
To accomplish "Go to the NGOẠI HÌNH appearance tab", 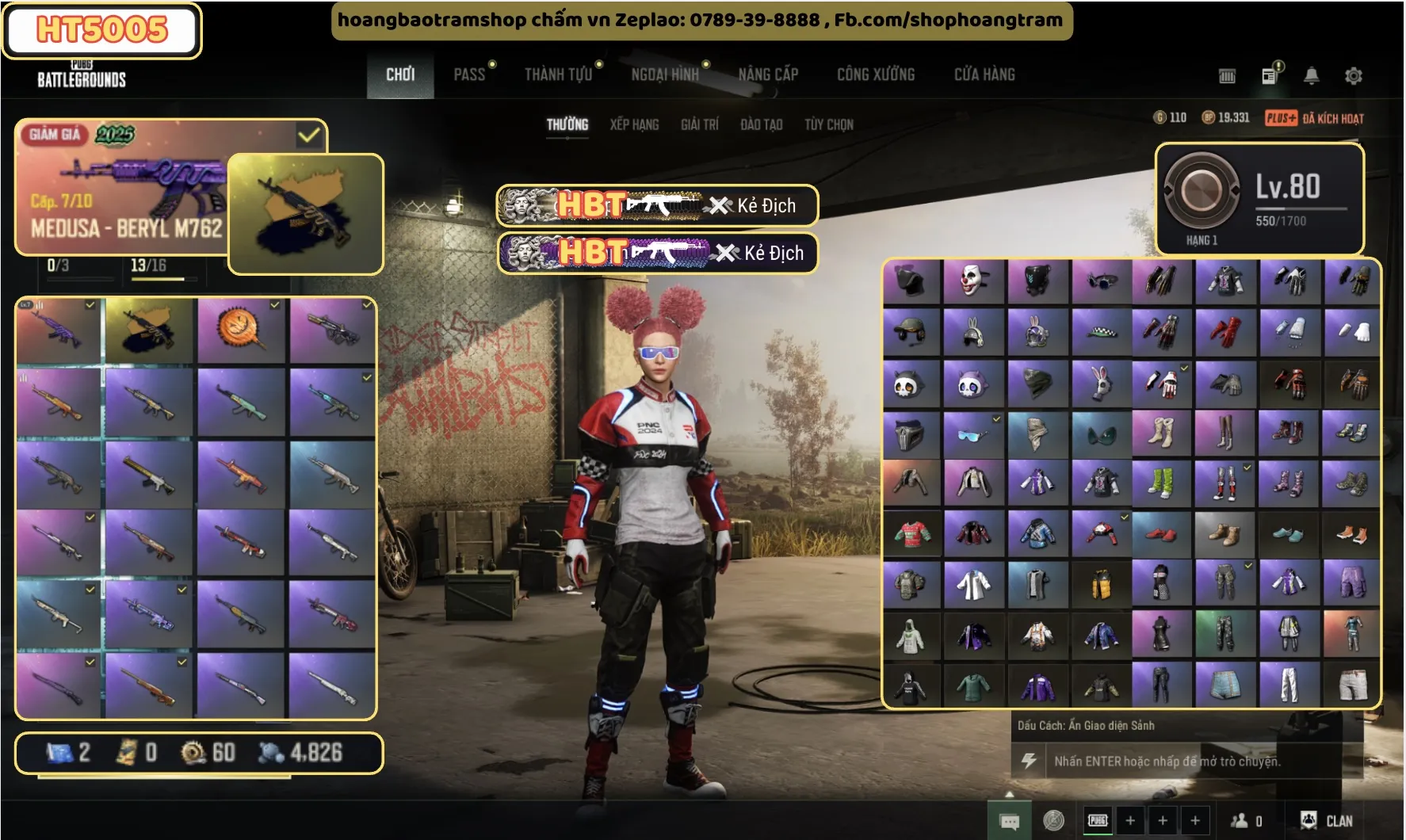I will (x=665, y=75).
